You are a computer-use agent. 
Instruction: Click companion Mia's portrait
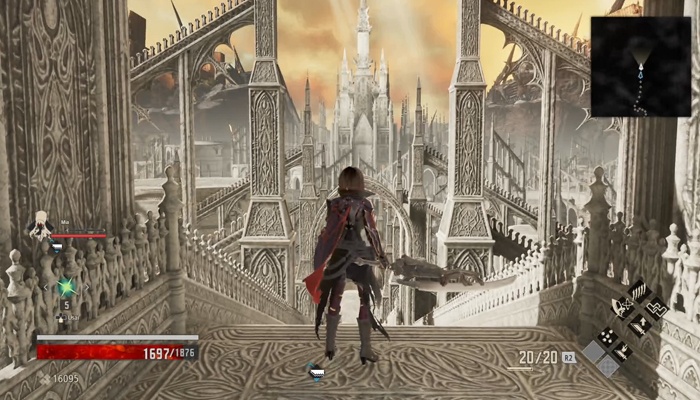click(x=40, y=226)
